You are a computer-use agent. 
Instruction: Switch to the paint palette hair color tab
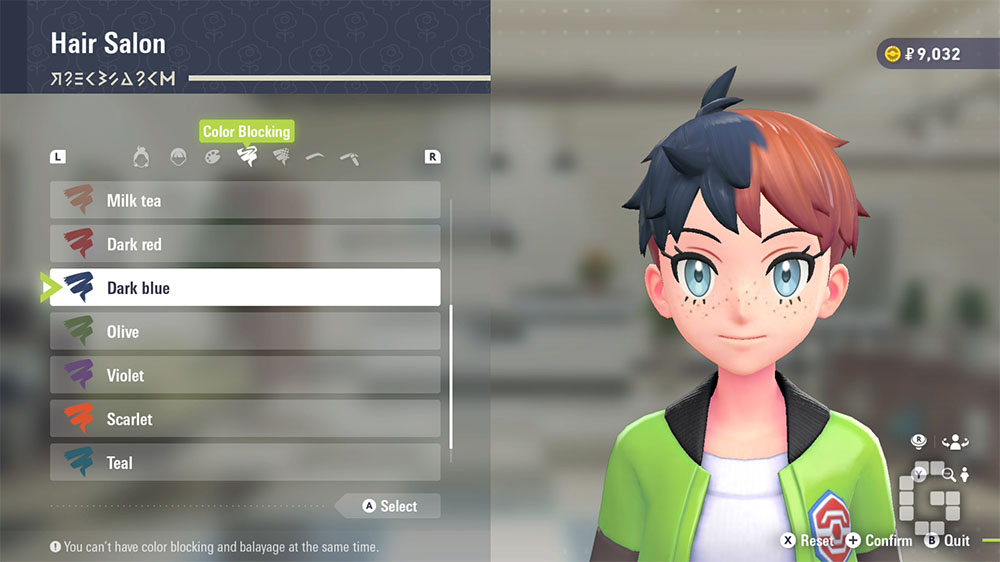(212, 157)
